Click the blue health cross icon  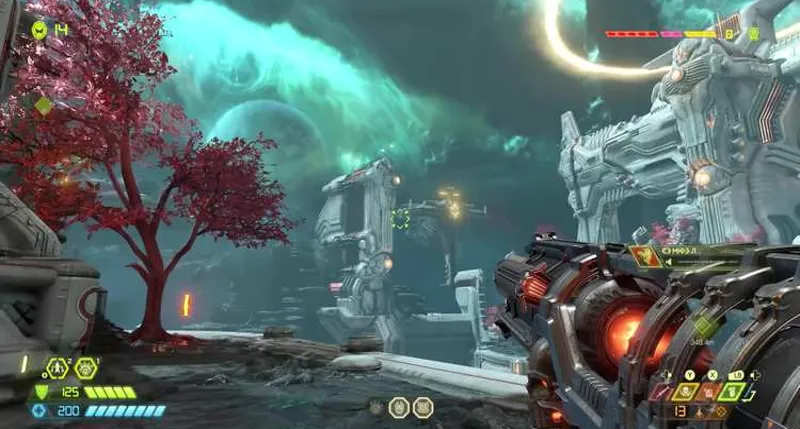click(40, 410)
